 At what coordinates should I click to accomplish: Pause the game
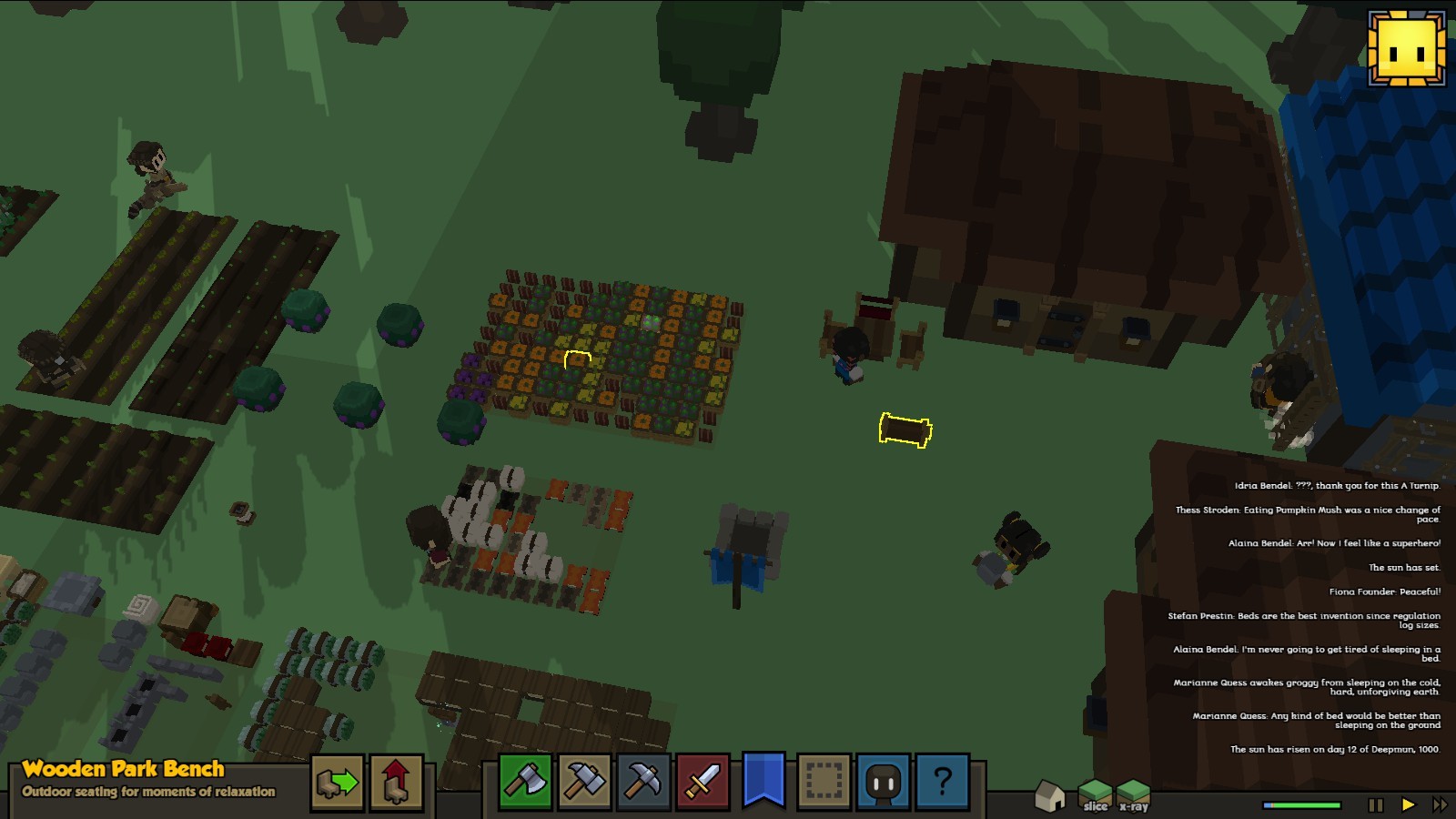tap(1376, 804)
